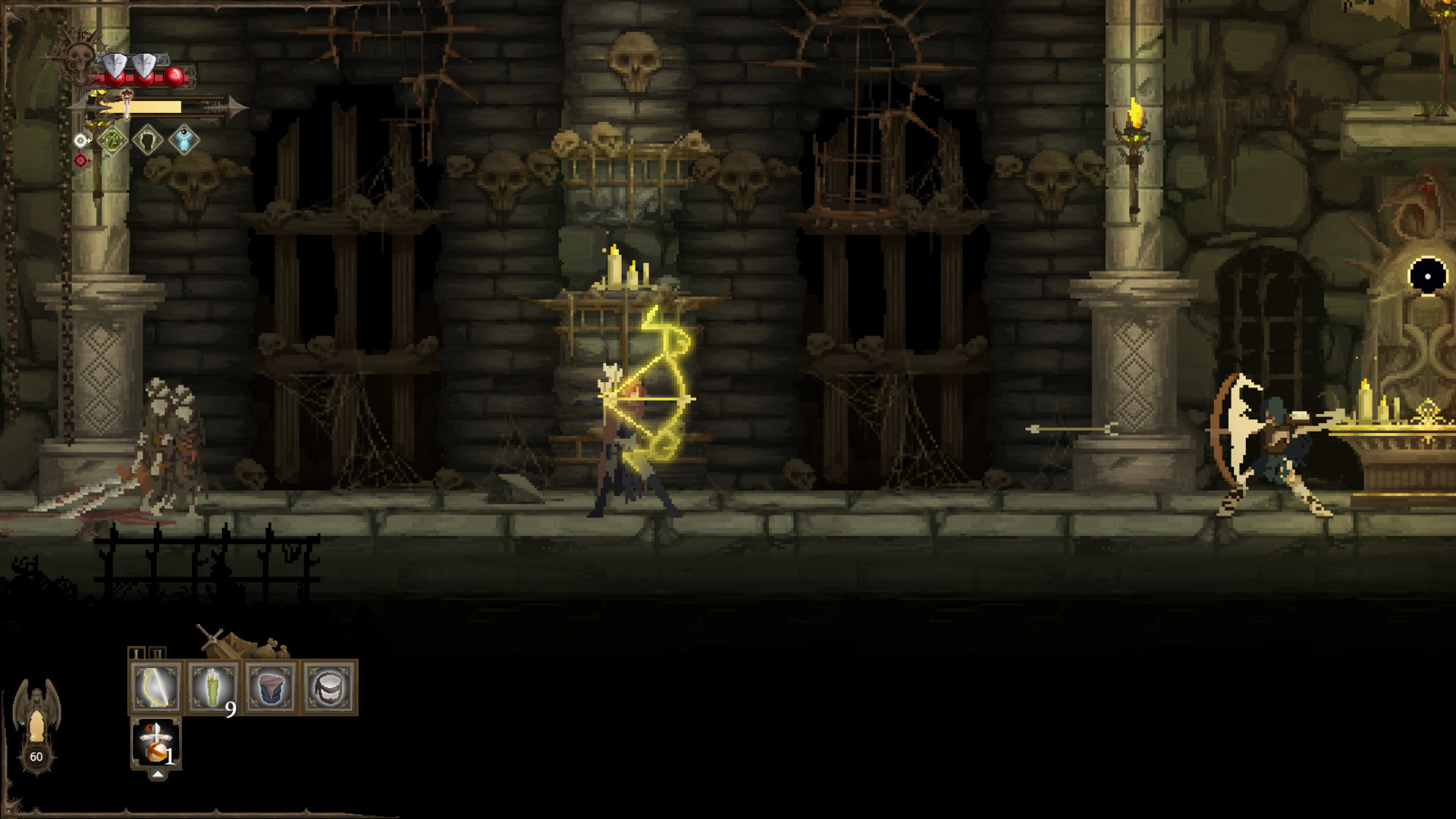Click the leather belt equipment slot
Screen dimensions: 1456x819
click(328, 688)
